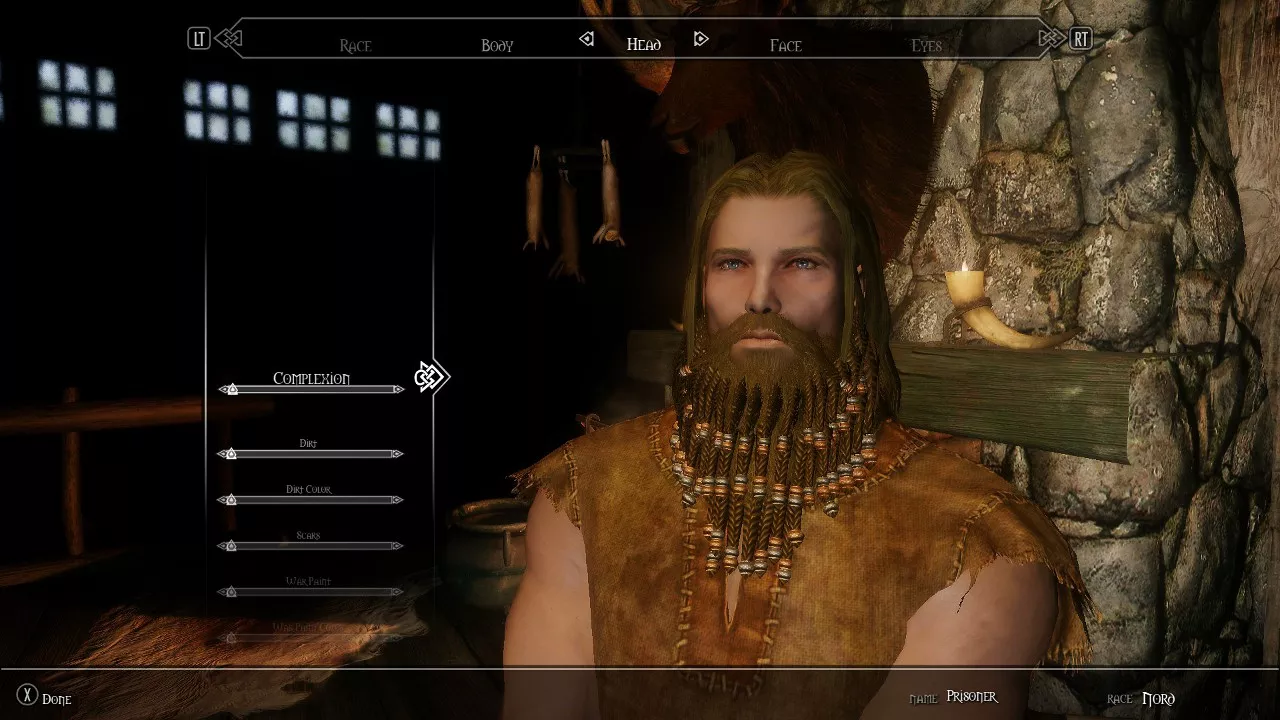This screenshot has width=1280, height=720.
Task: Change the Dirt Color slider
Action: [312, 500]
